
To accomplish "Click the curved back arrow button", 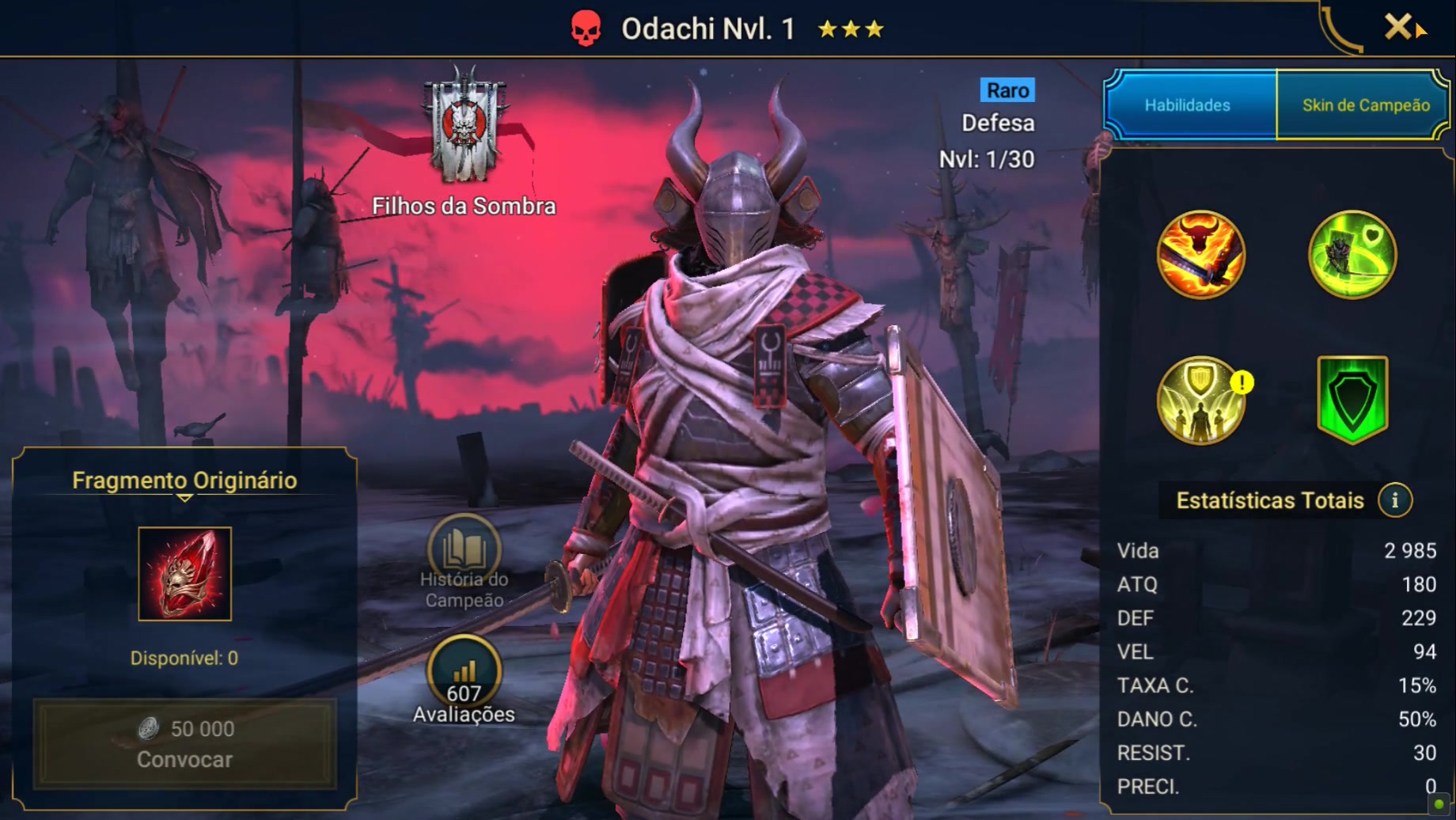I will click(1339, 30).
